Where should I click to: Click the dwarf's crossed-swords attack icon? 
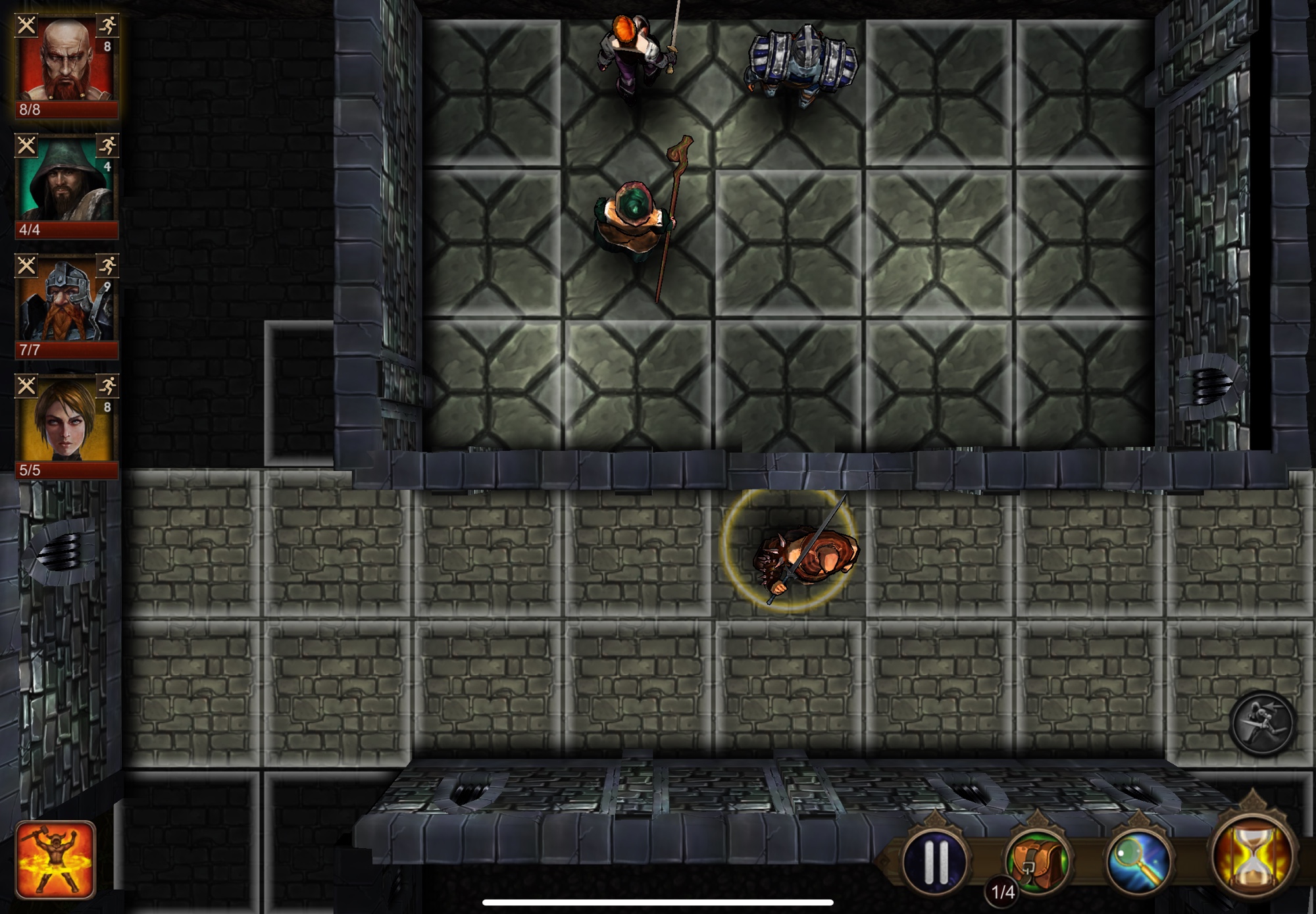click(x=26, y=266)
